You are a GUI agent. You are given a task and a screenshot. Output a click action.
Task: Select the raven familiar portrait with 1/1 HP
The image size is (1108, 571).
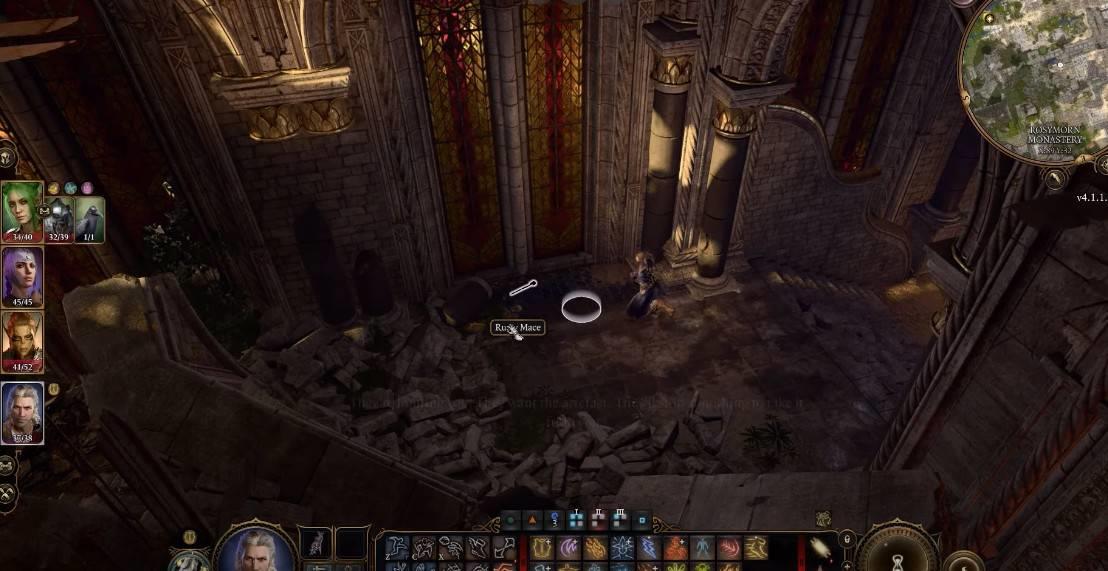pyautogui.click(x=90, y=215)
